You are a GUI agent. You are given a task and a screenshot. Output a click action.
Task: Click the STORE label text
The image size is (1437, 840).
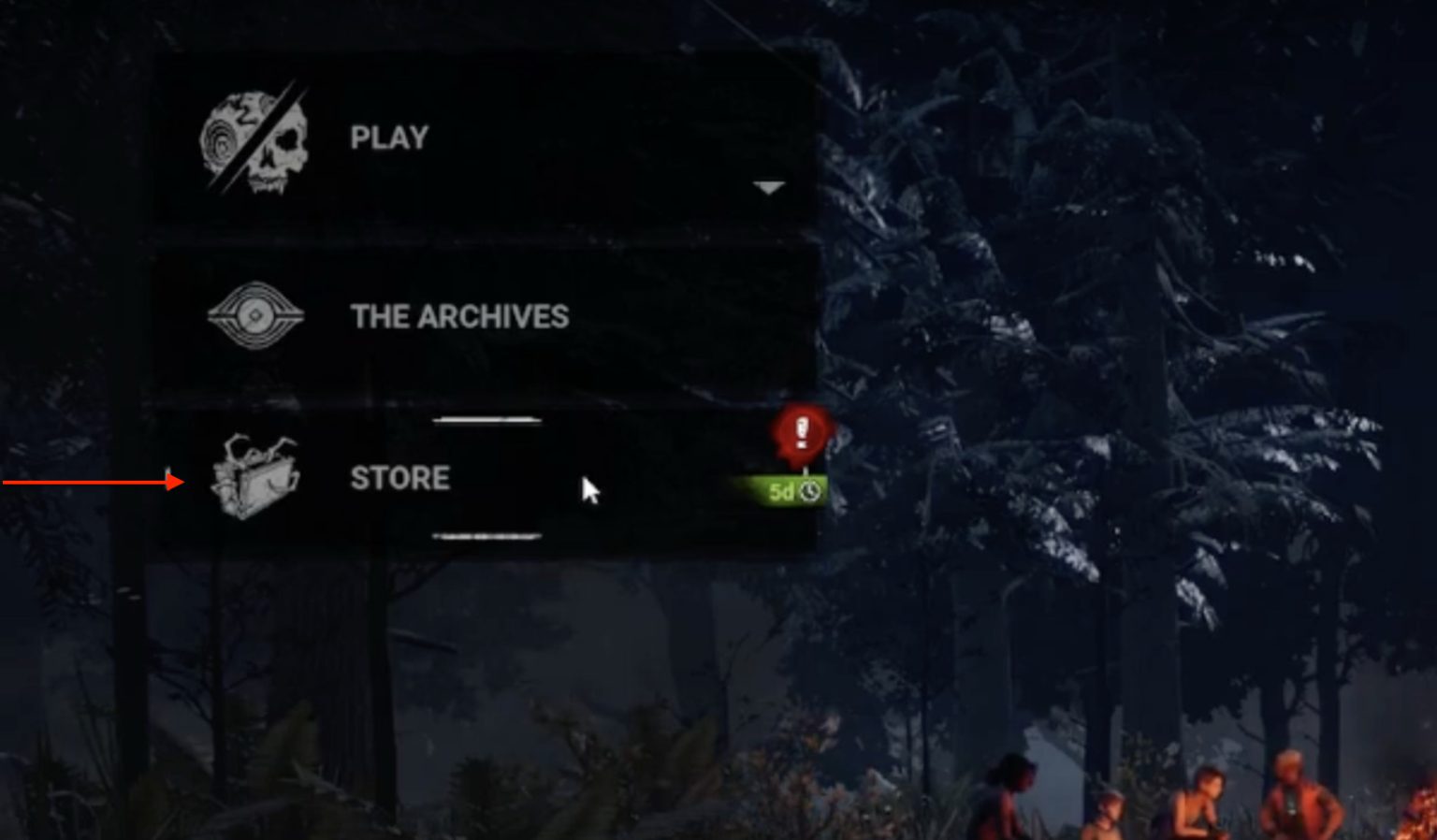(398, 478)
